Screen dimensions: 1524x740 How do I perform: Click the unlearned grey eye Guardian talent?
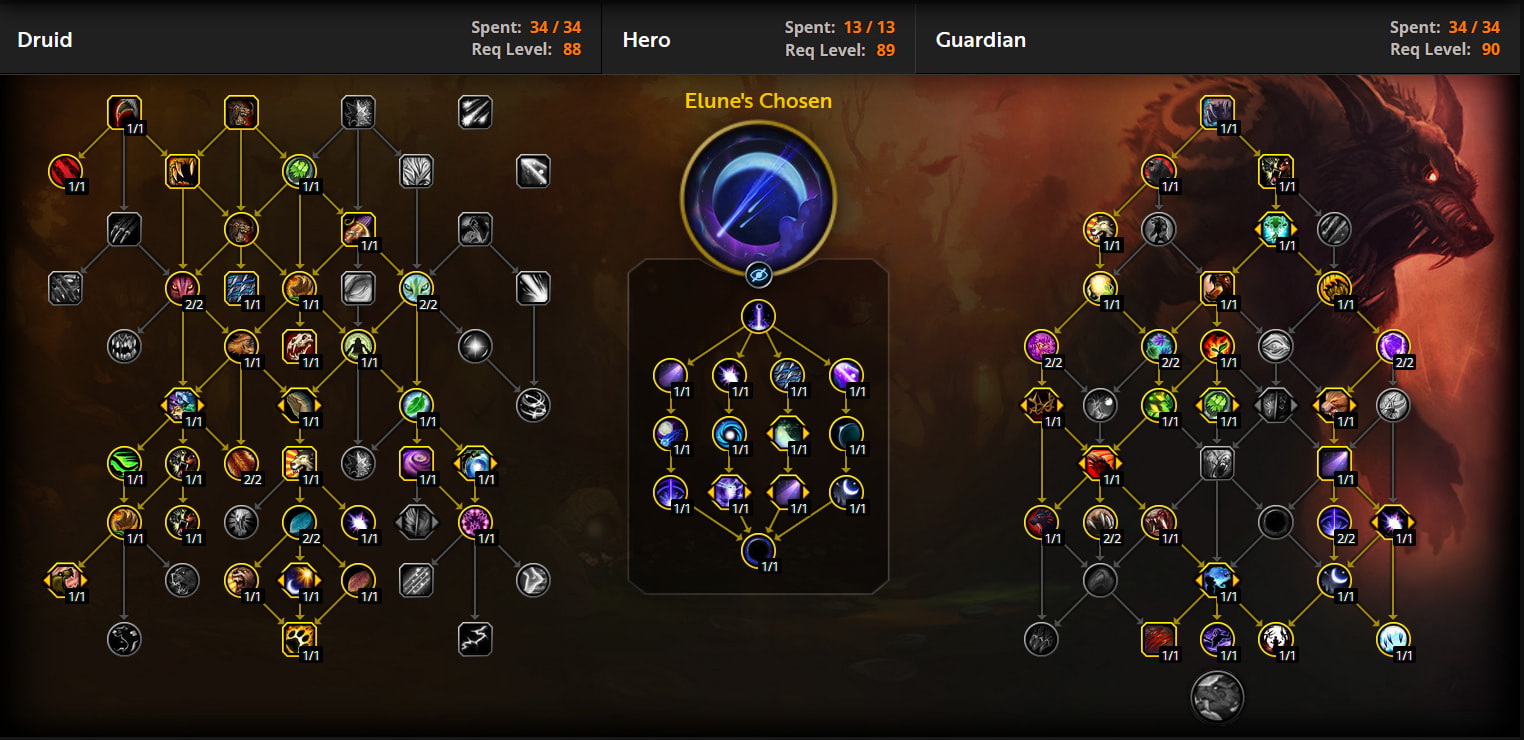pos(1275,346)
